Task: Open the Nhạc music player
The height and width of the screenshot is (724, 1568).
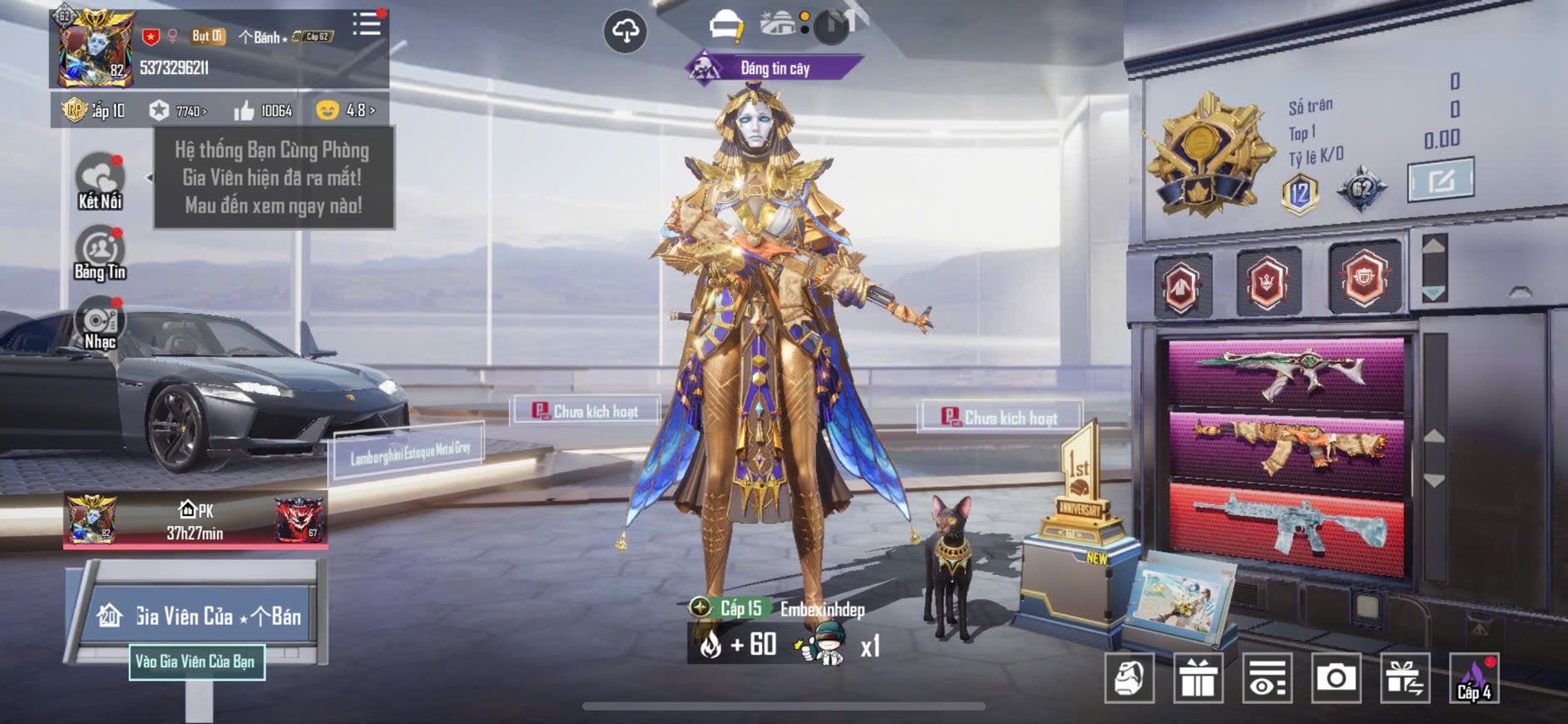Action: coord(100,325)
